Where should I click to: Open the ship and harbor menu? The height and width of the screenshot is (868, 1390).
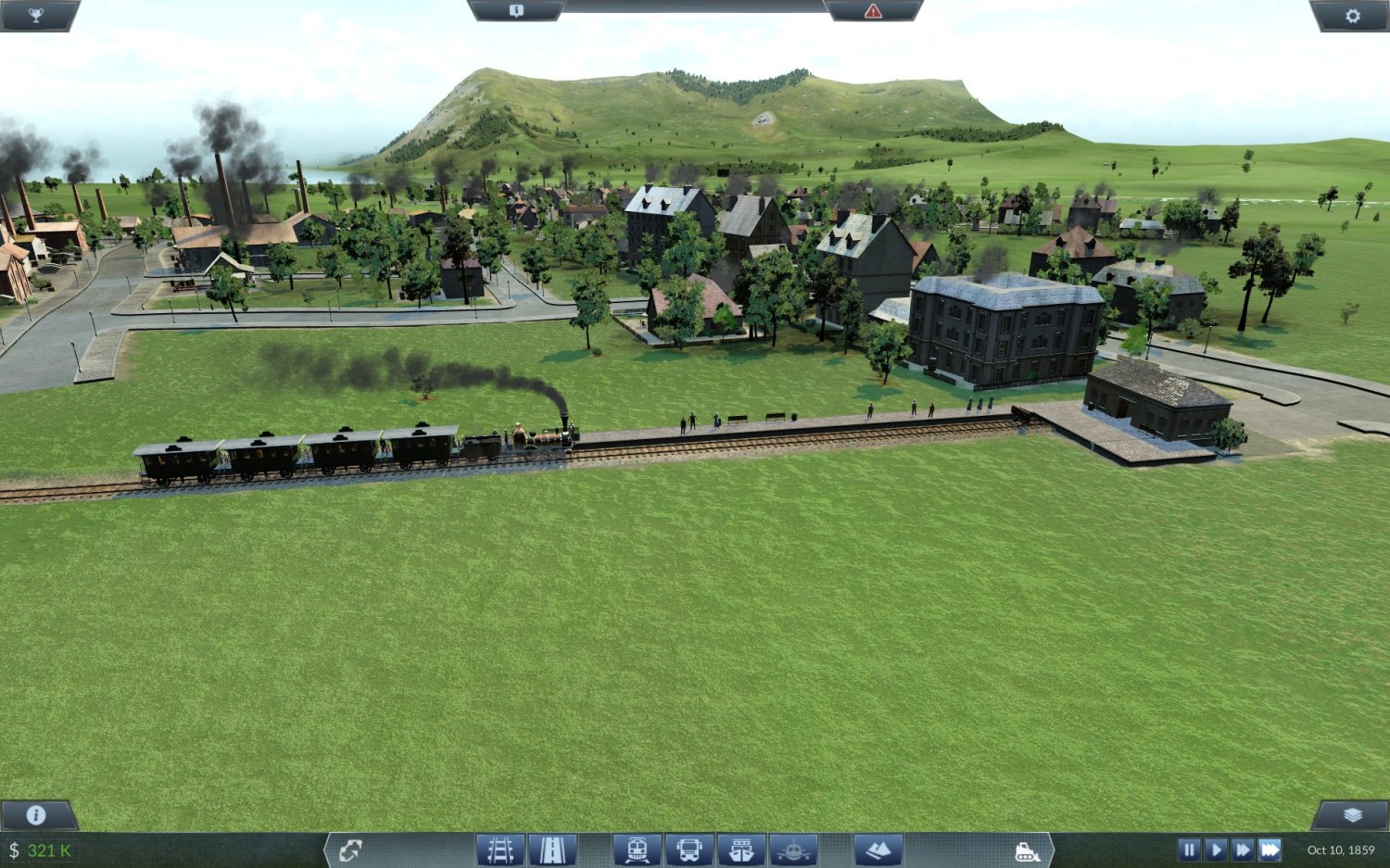741,849
